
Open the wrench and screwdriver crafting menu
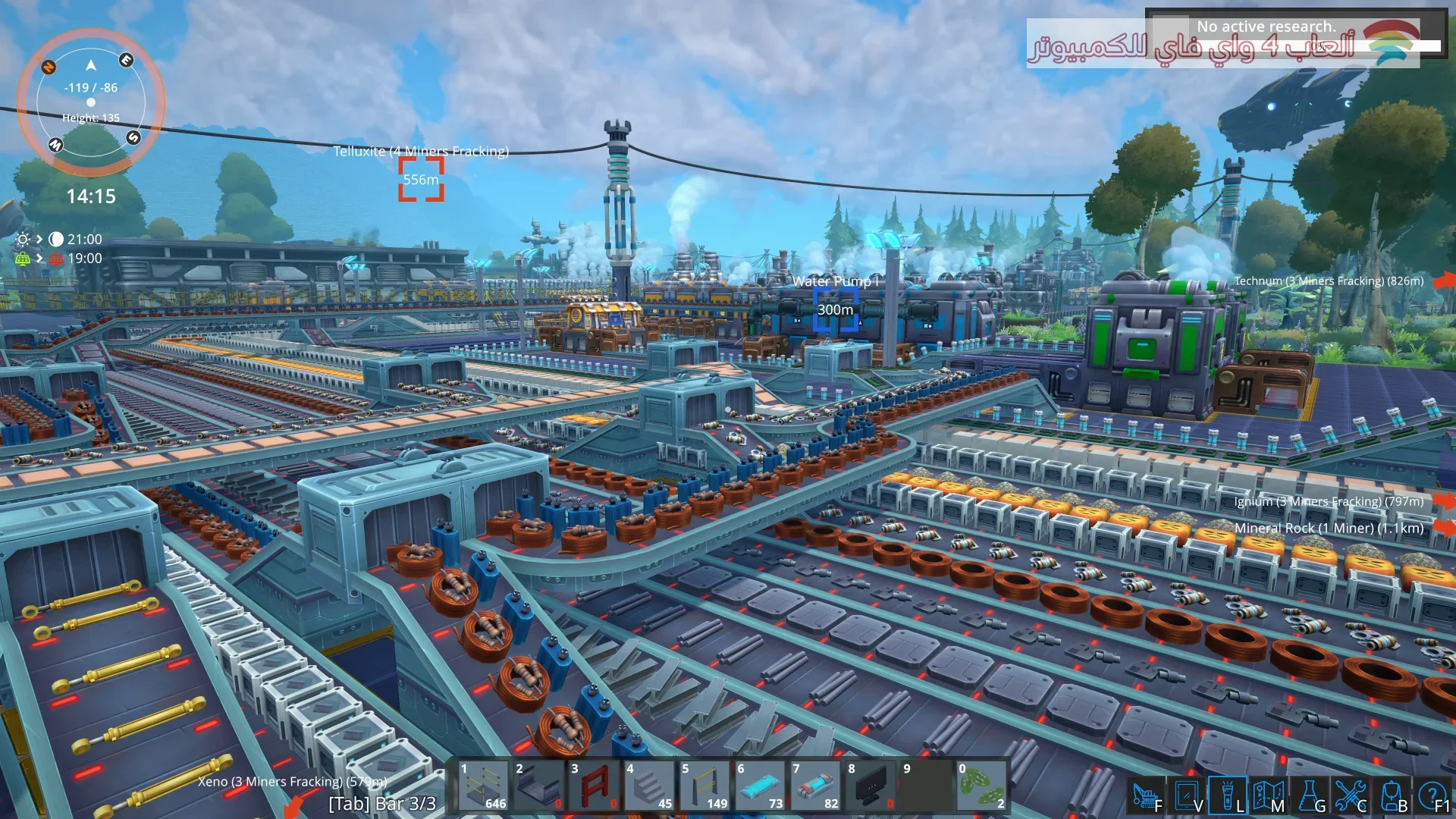point(1350,796)
